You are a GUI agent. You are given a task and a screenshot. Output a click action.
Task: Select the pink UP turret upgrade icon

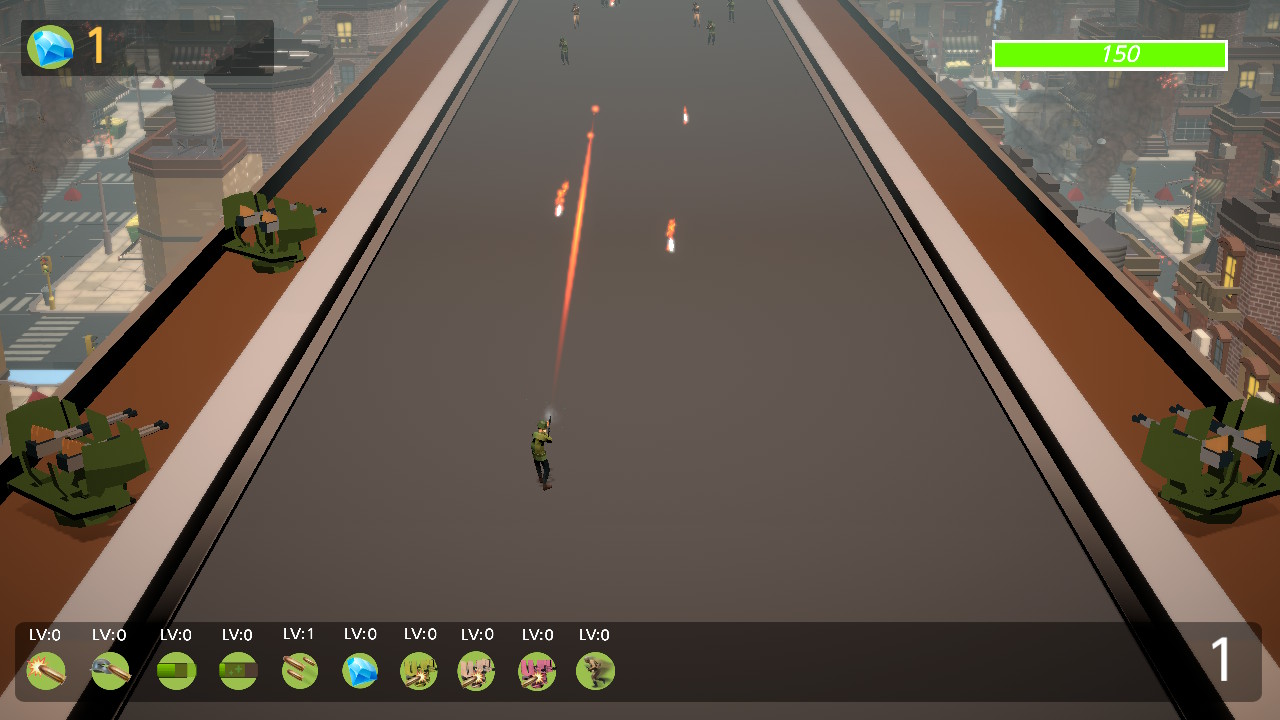(537, 671)
